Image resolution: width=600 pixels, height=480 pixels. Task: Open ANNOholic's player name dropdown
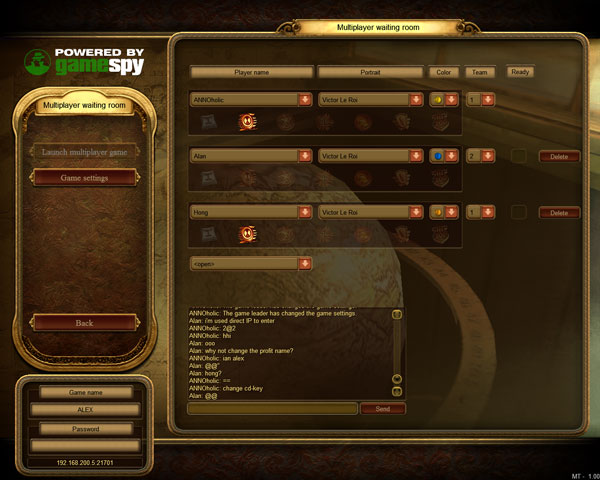(x=304, y=100)
